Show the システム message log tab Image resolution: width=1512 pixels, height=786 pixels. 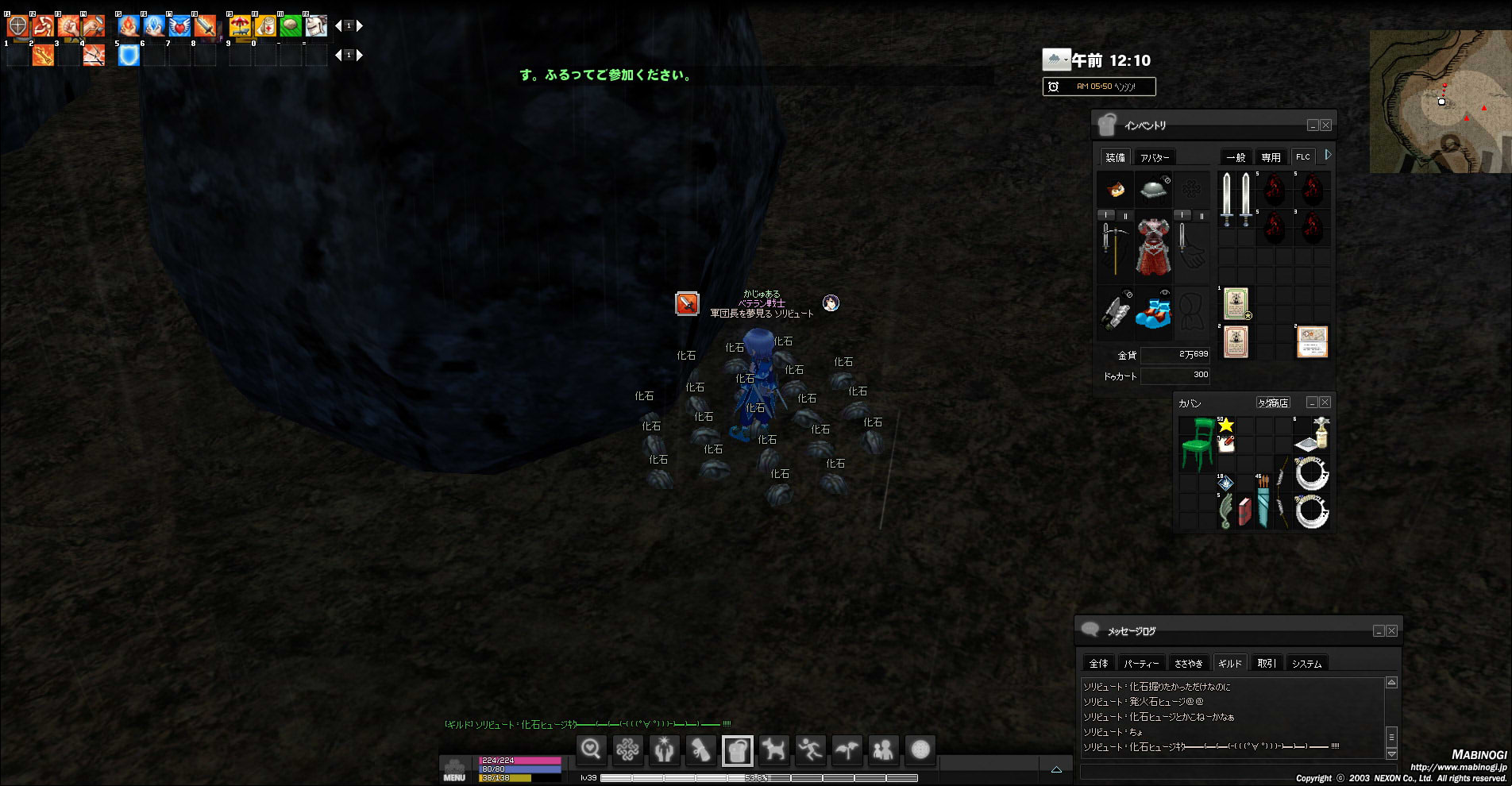[x=1306, y=663]
